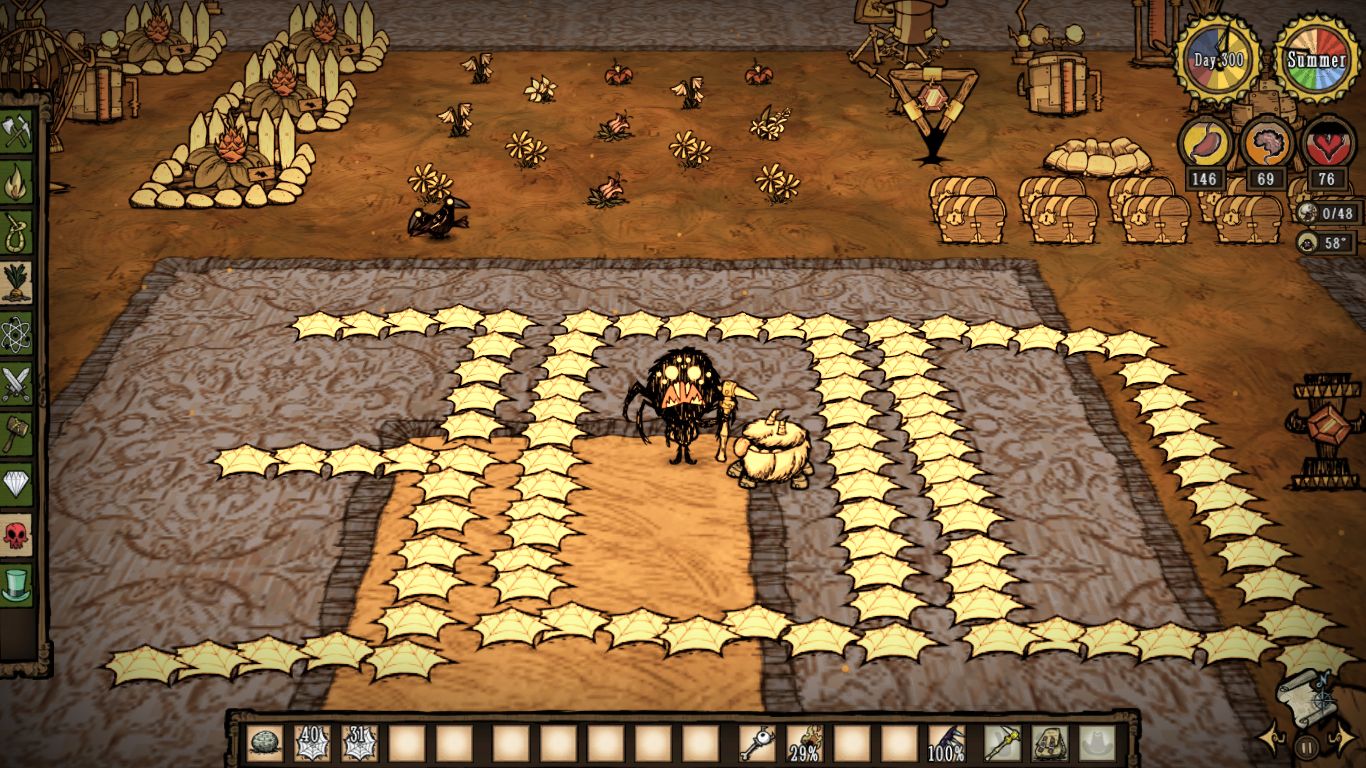The image size is (1366, 768).
Task: Open the Structures tab with the hammer
Action: click(x=17, y=434)
